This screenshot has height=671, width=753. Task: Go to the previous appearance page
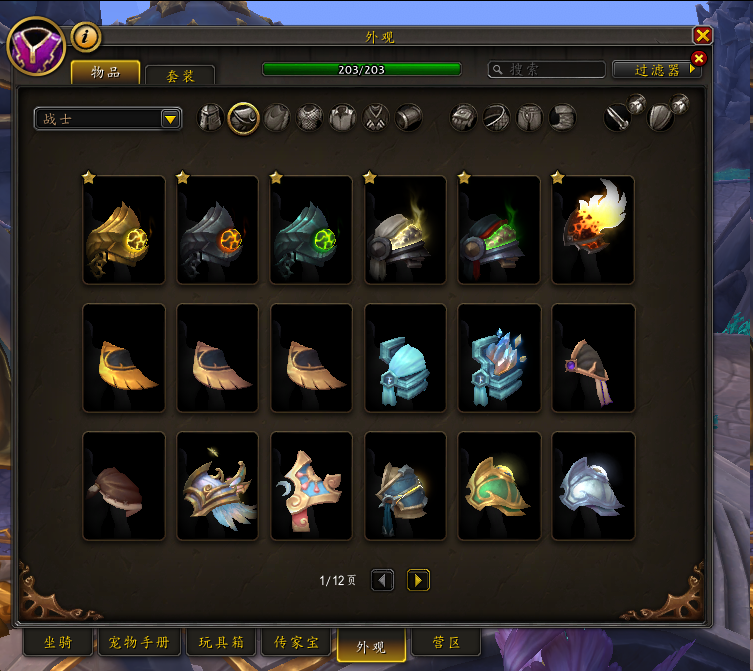(x=382, y=580)
